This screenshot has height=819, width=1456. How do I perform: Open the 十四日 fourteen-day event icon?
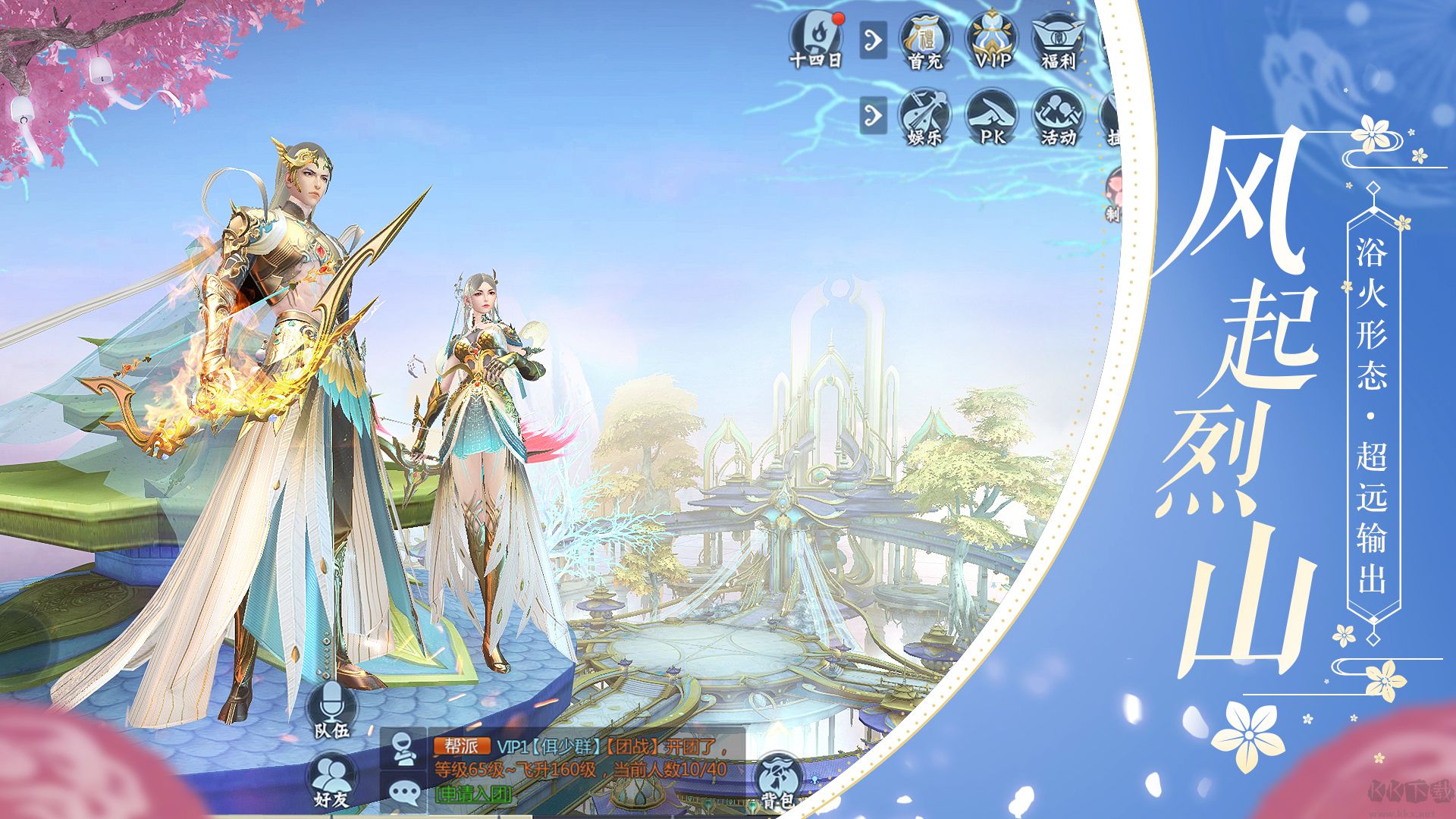[815, 39]
